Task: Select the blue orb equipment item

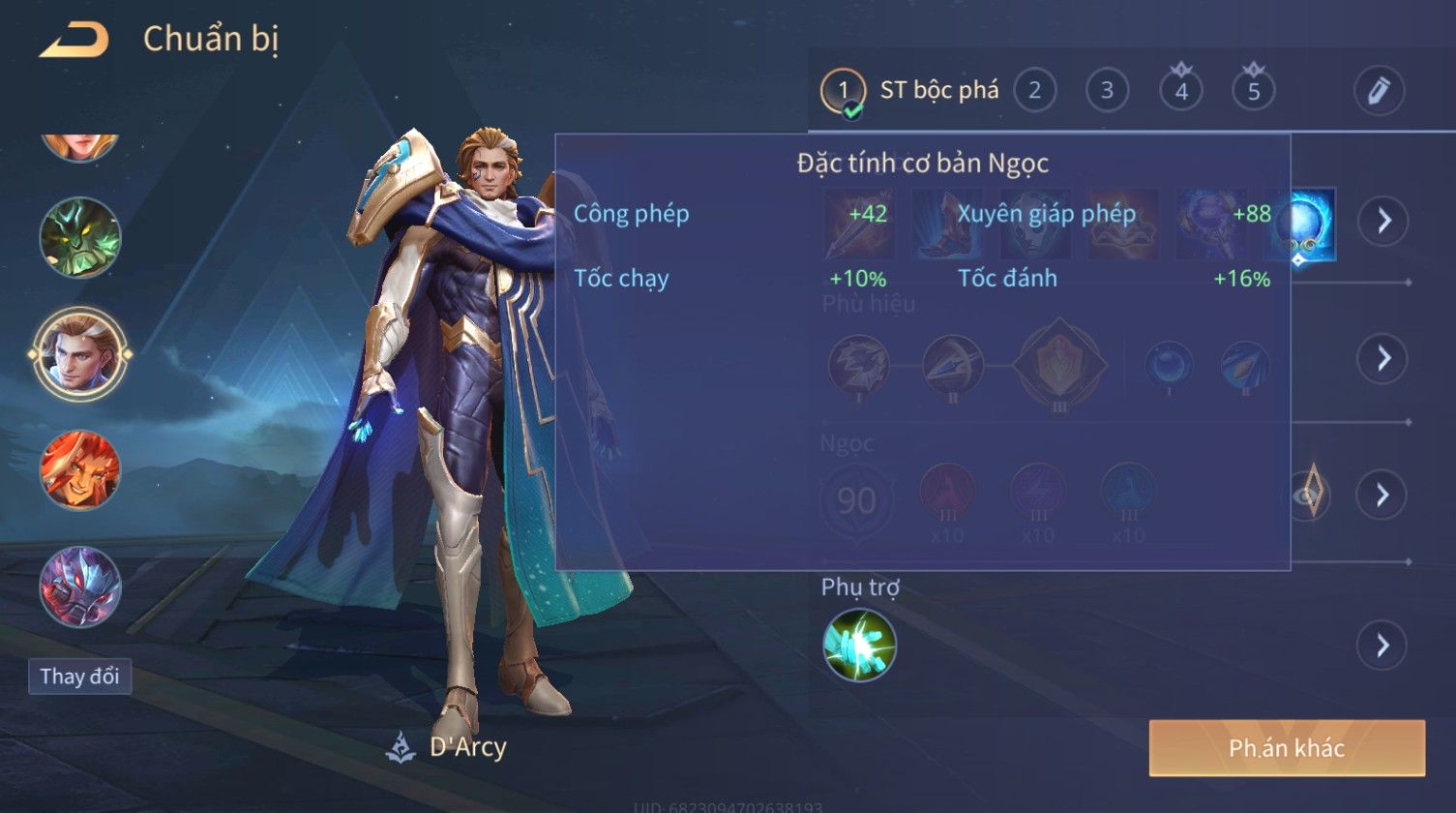Action: 1302,225
